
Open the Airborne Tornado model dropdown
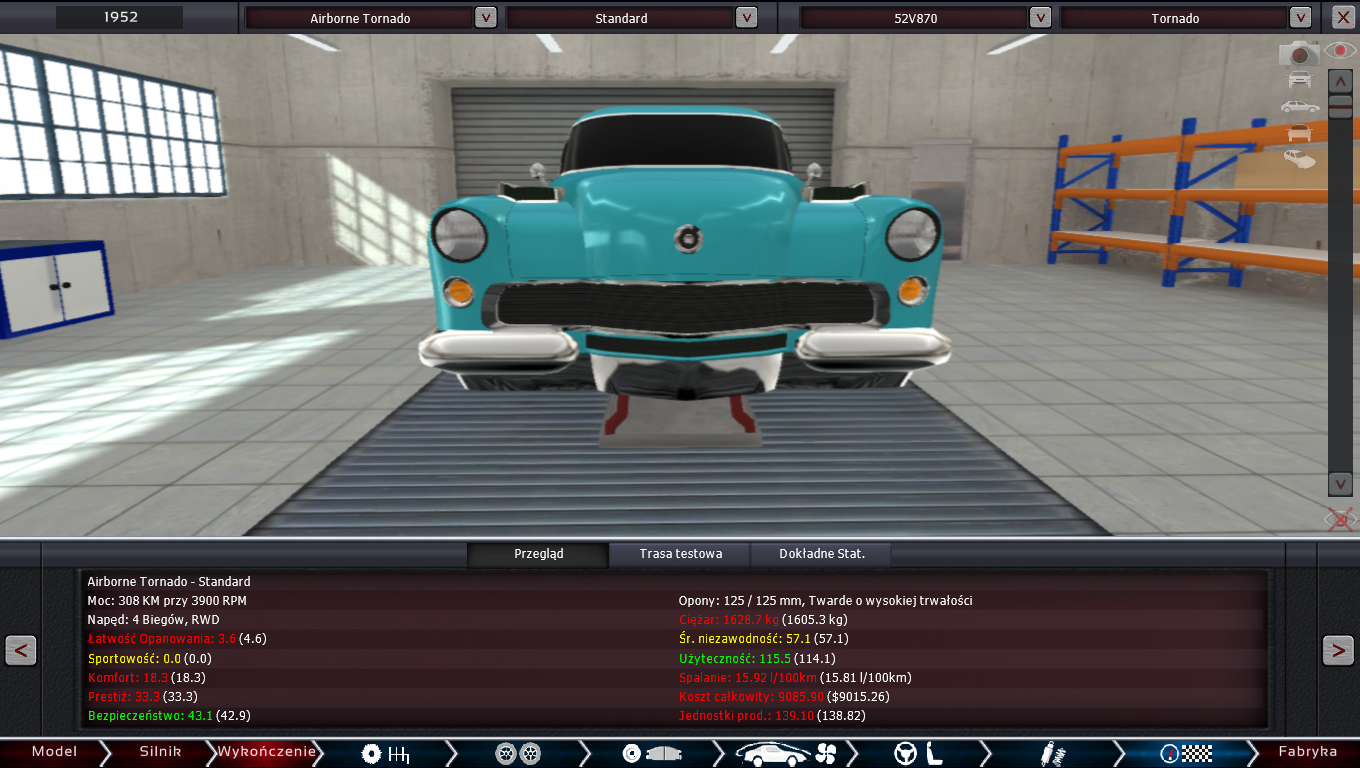[x=485, y=18]
